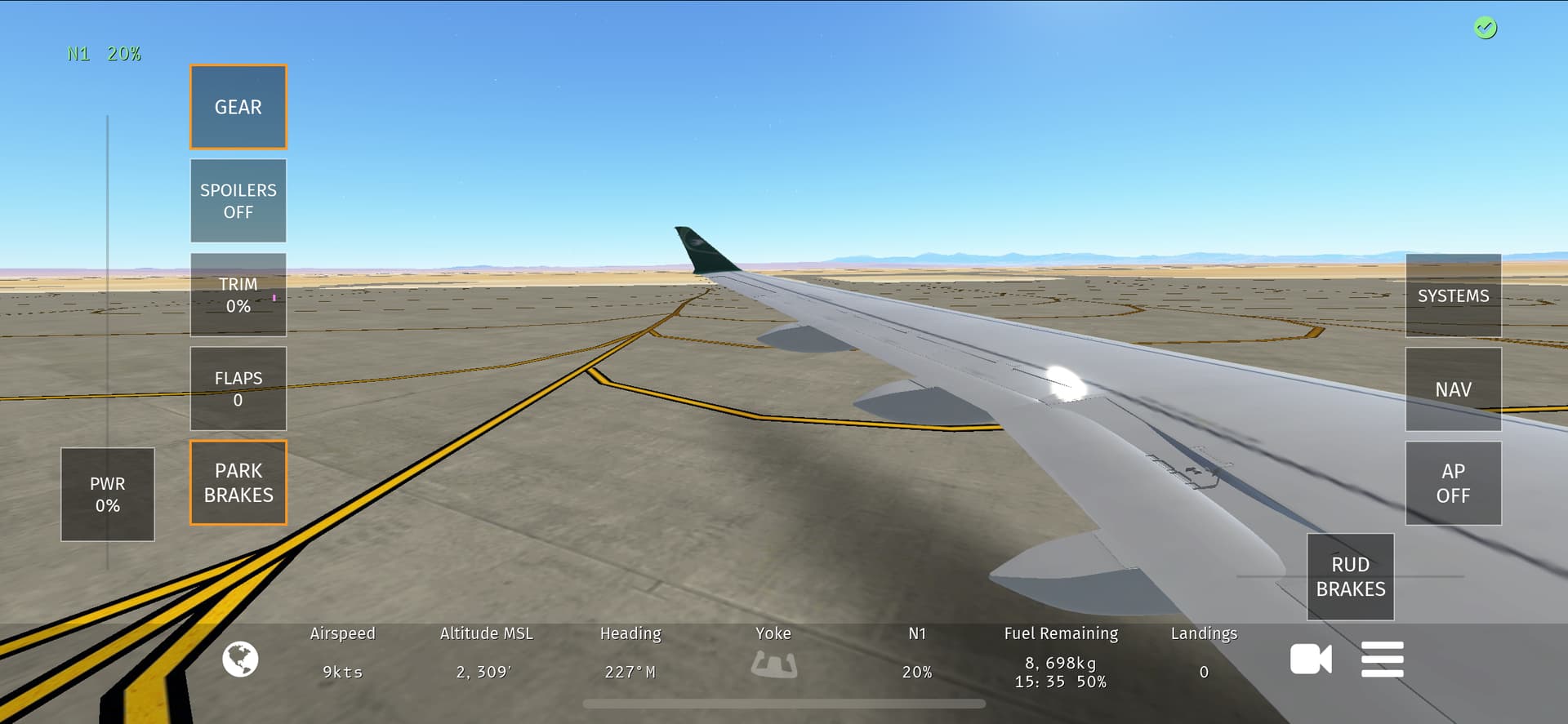
Task: Release the PARK BRAKES button
Action: click(238, 482)
